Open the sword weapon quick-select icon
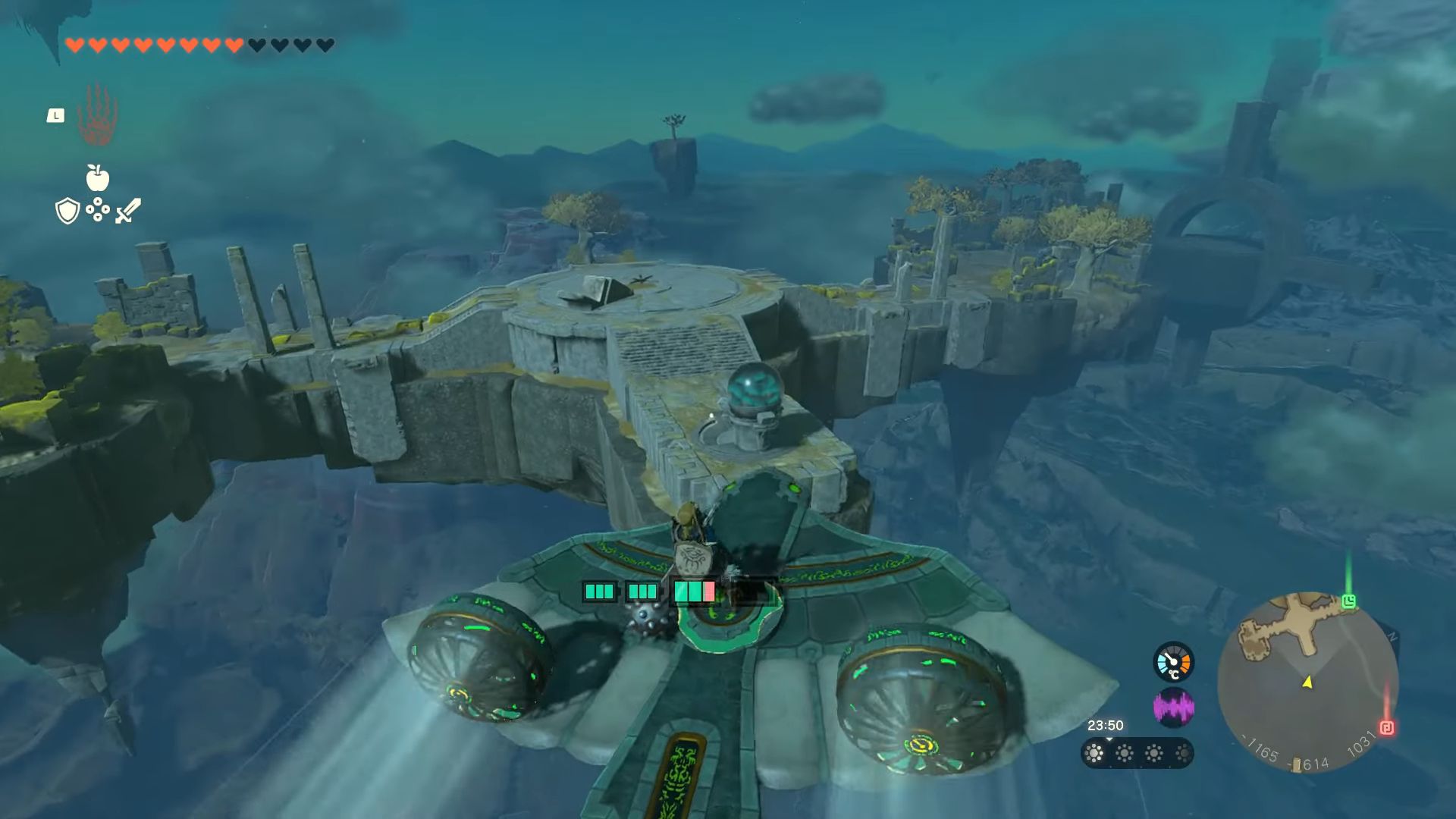This screenshot has width=1456, height=819. [128, 211]
